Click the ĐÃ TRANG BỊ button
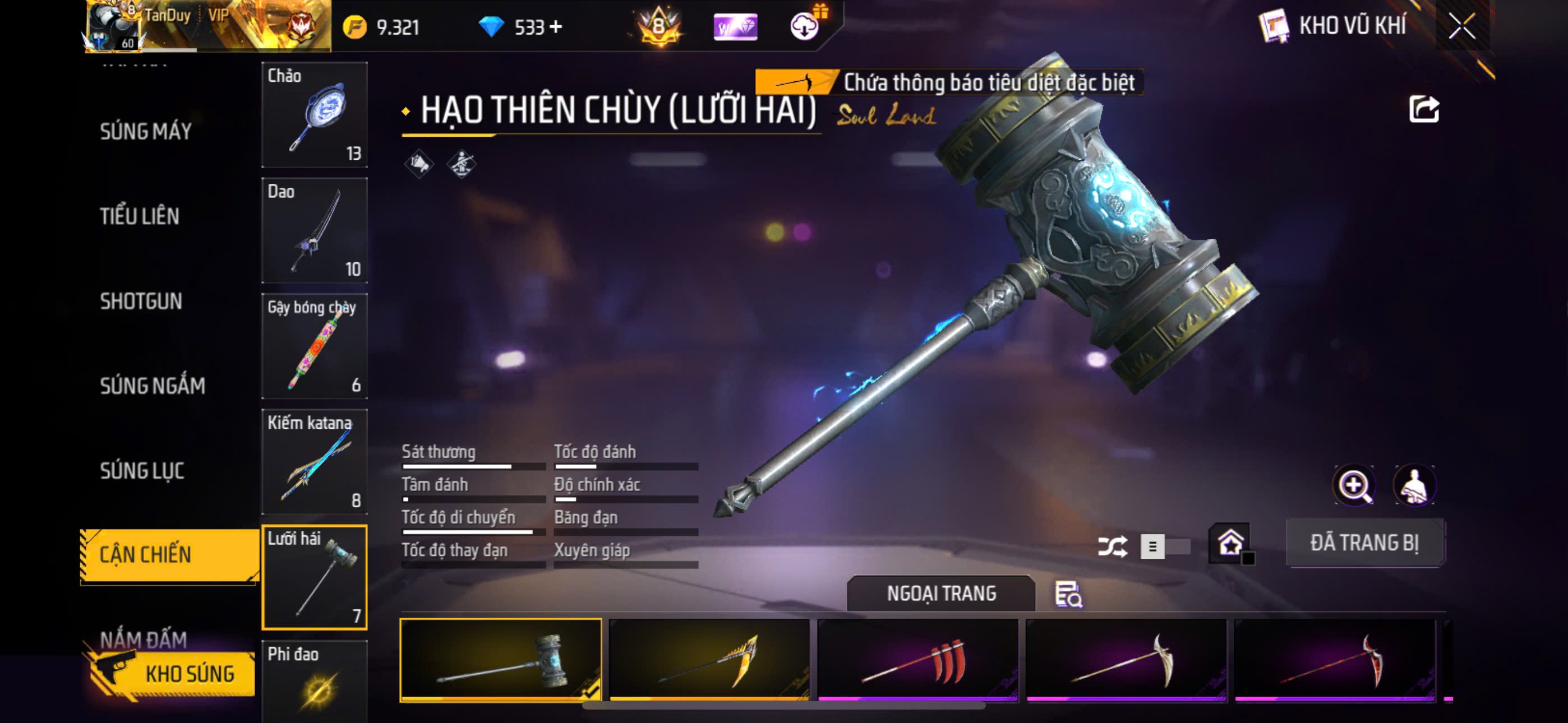Image resolution: width=1568 pixels, height=723 pixels. point(1364,543)
